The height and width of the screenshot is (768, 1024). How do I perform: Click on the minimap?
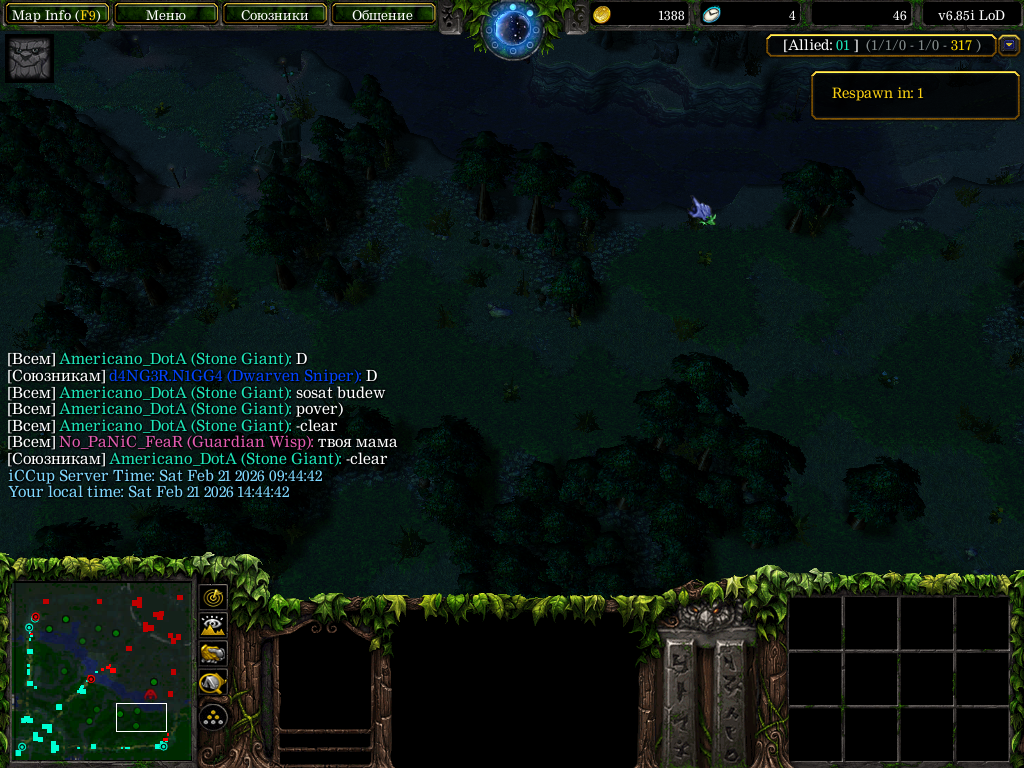(x=102, y=666)
